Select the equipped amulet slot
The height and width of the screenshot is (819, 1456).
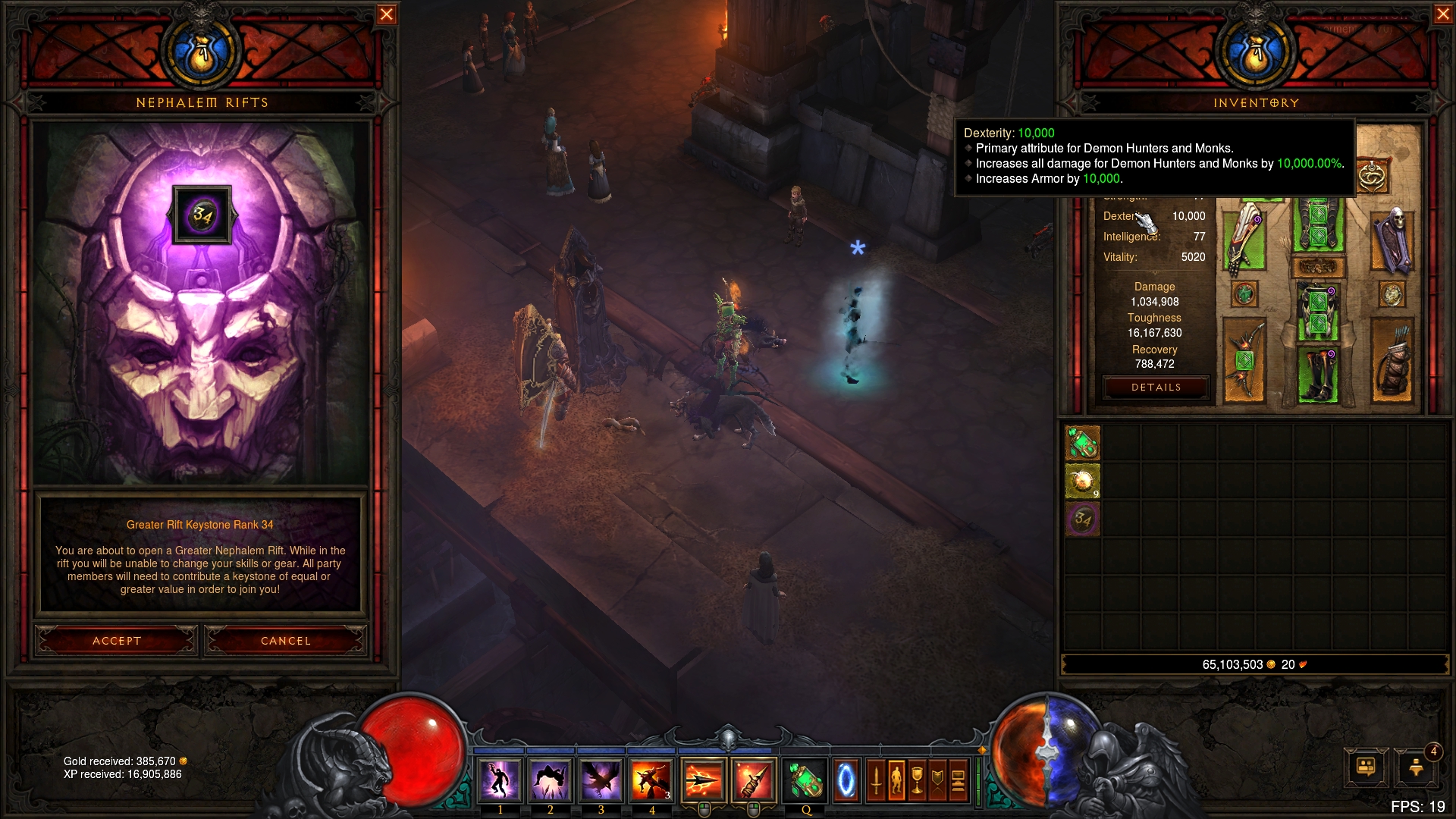[1371, 177]
